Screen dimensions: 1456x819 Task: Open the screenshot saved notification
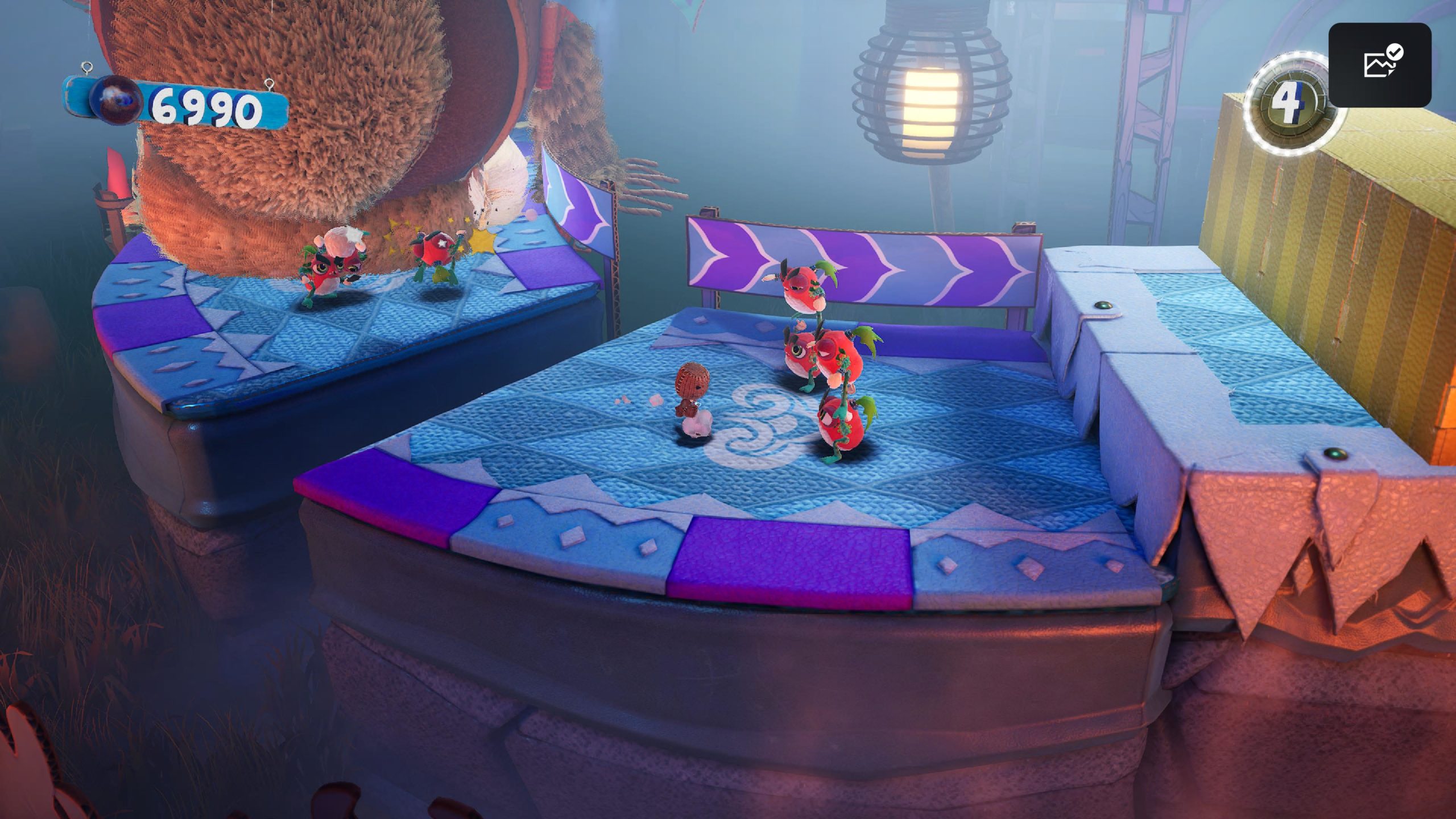(x=1379, y=65)
